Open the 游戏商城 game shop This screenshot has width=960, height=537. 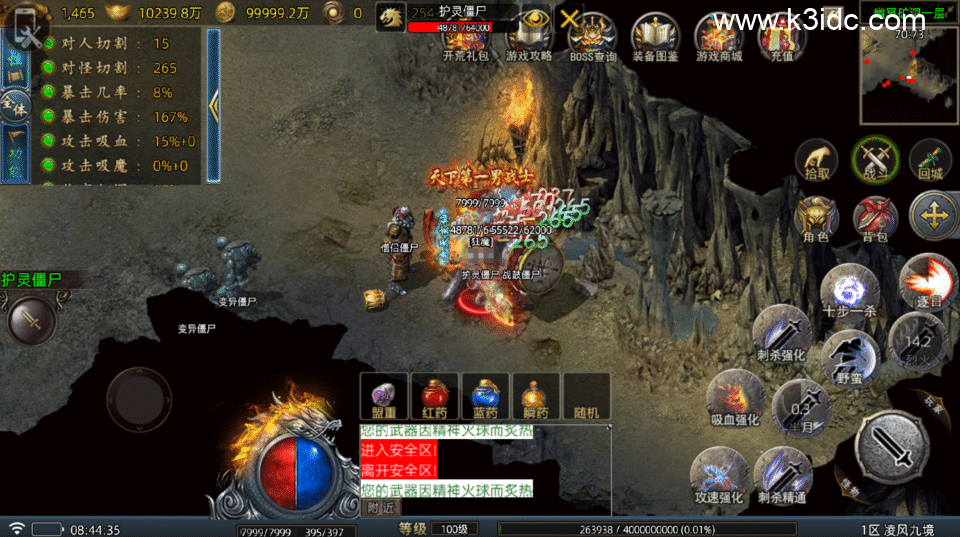pos(719,38)
